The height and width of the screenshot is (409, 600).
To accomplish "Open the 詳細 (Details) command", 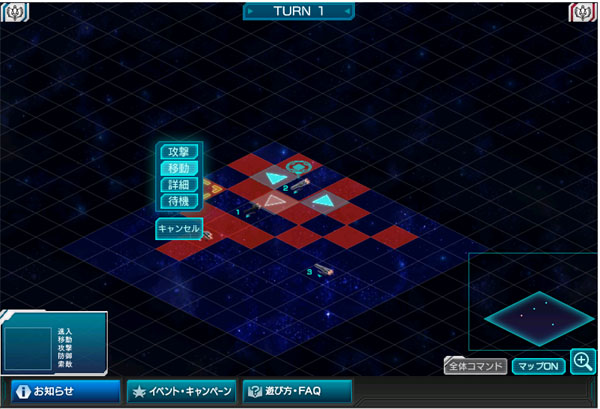I will pos(178,185).
